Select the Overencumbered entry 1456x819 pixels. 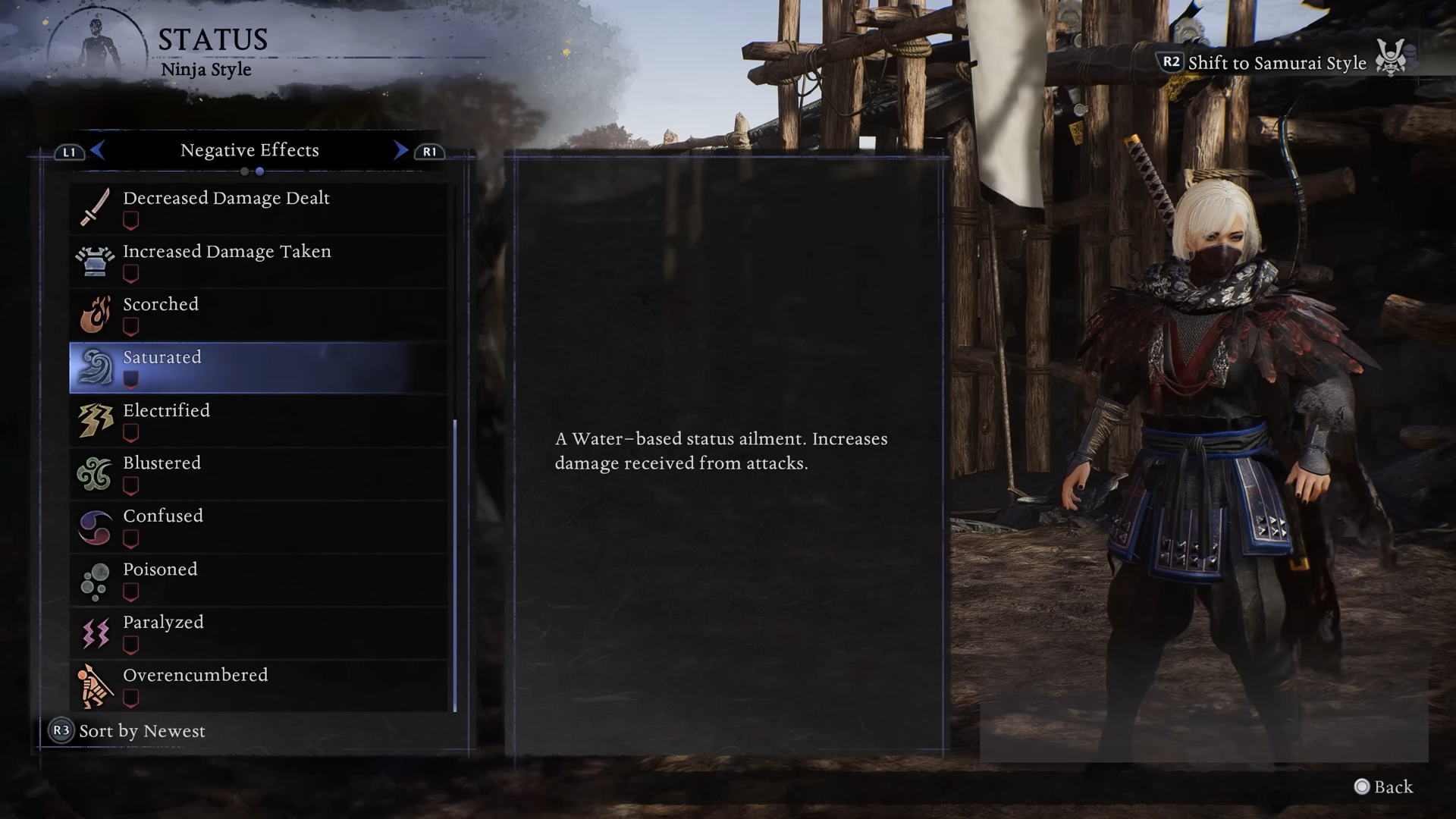coord(258,686)
